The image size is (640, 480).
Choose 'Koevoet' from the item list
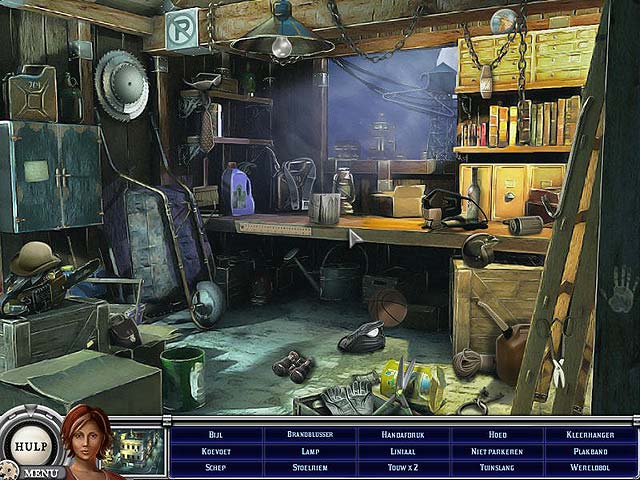pyautogui.click(x=216, y=451)
